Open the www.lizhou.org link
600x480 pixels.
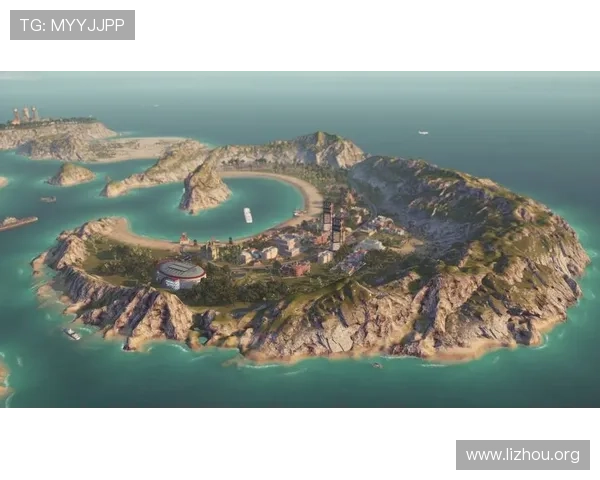[x=523, y=455]
